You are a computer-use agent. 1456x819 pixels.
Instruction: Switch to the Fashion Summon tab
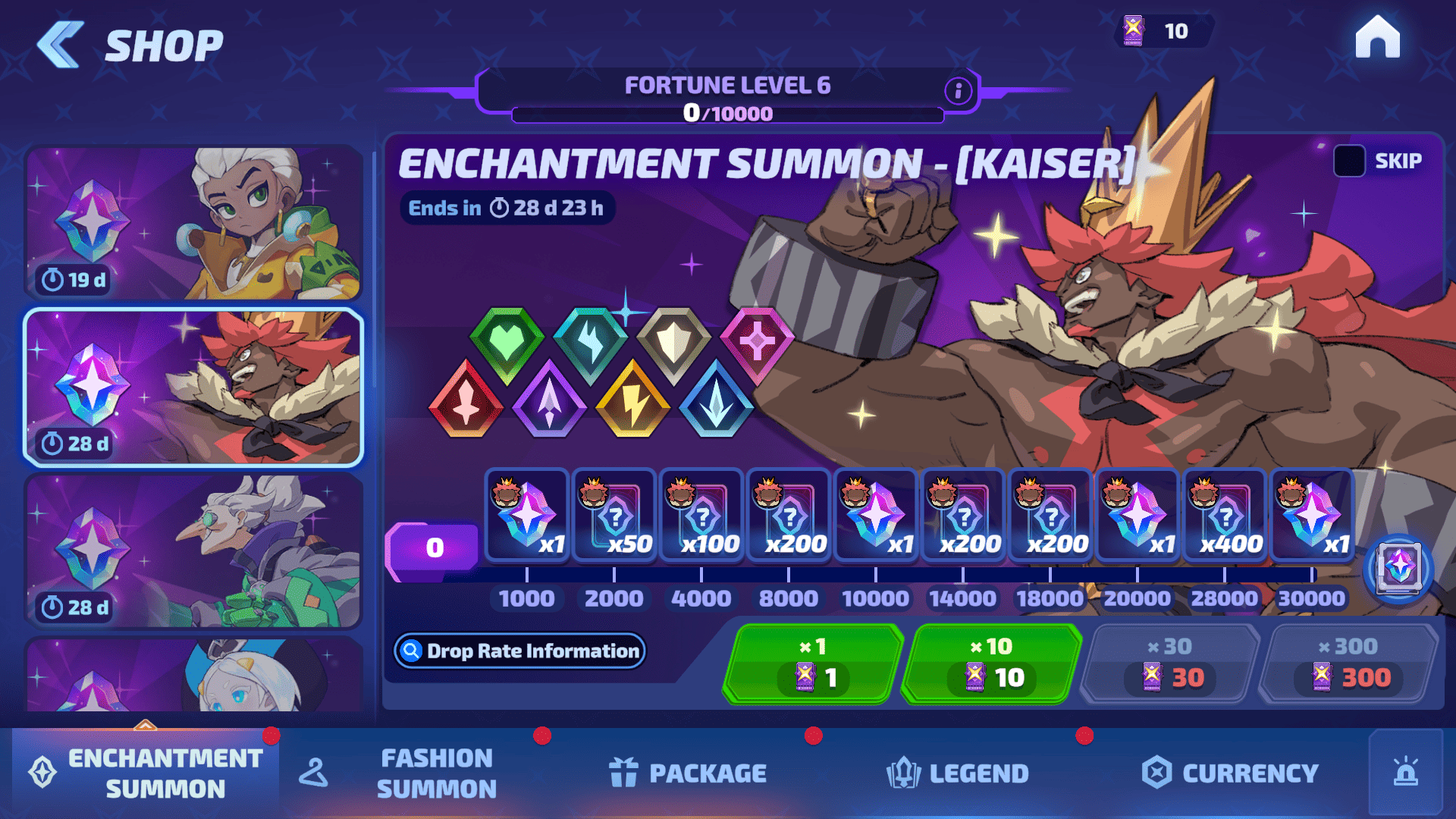436,773
